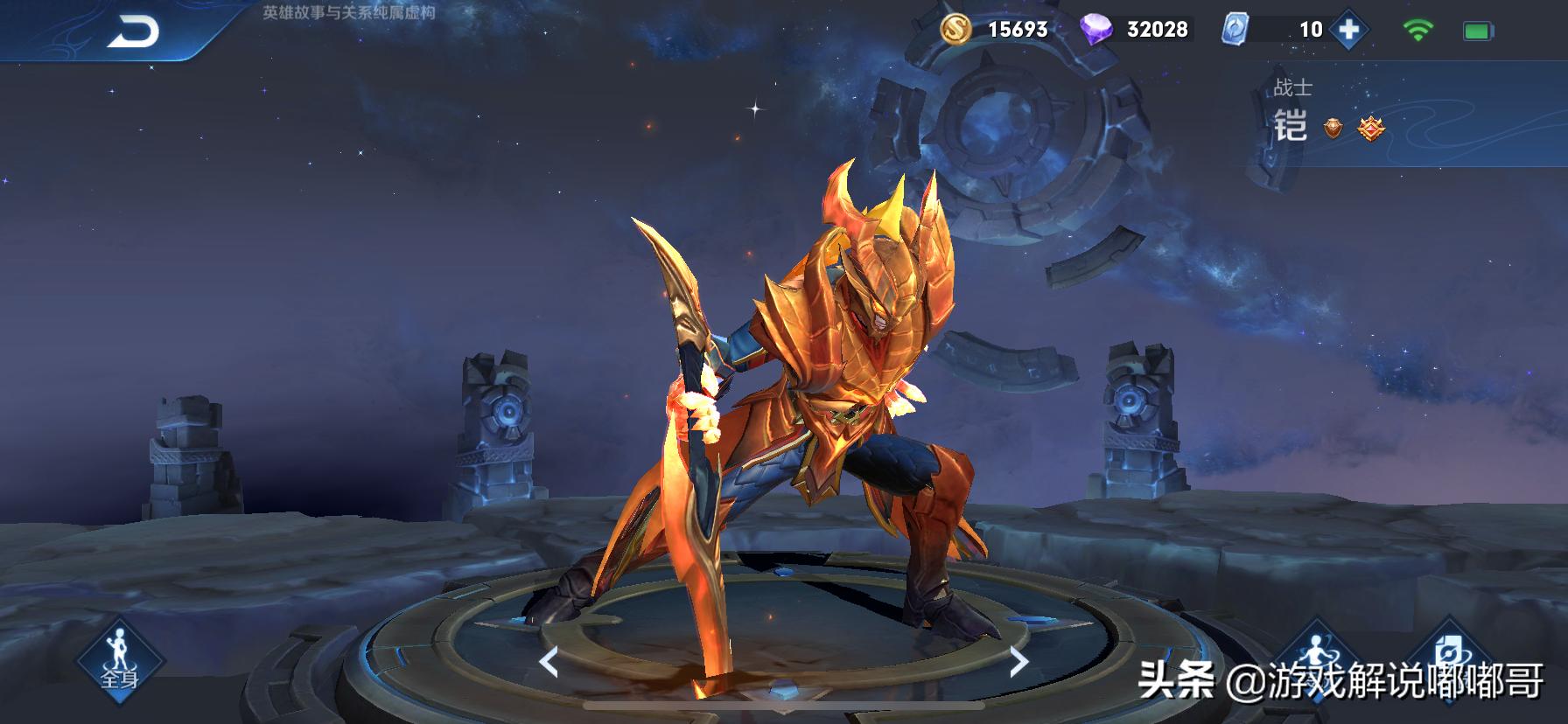This screenshot has width=1568, height=724.
Task: Show the previous hero with the left arrow
Action: coord(549,662)
